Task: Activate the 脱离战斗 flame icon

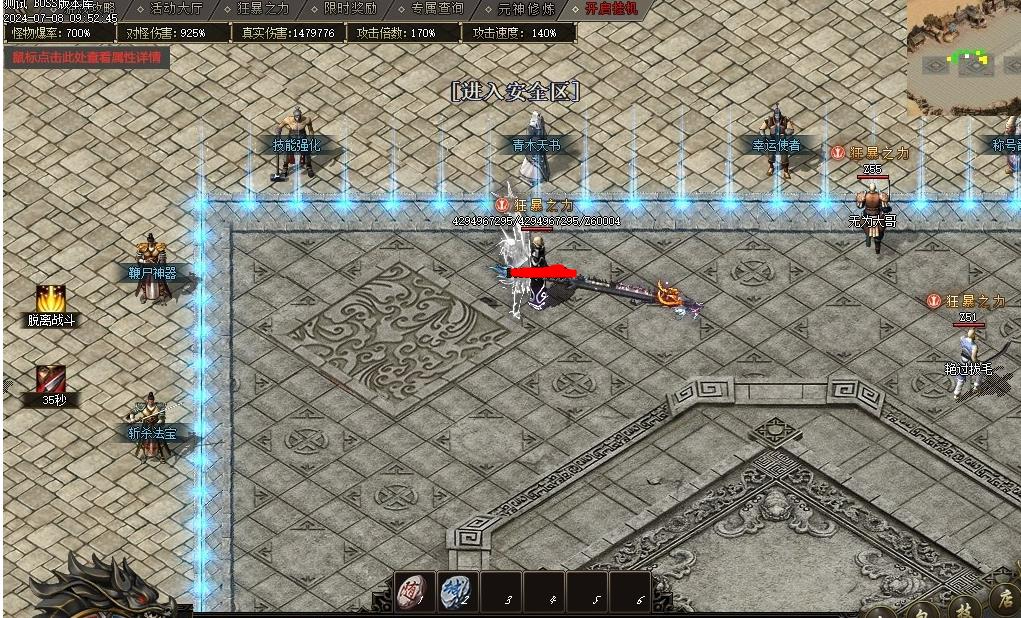Action: pos(51,298)
